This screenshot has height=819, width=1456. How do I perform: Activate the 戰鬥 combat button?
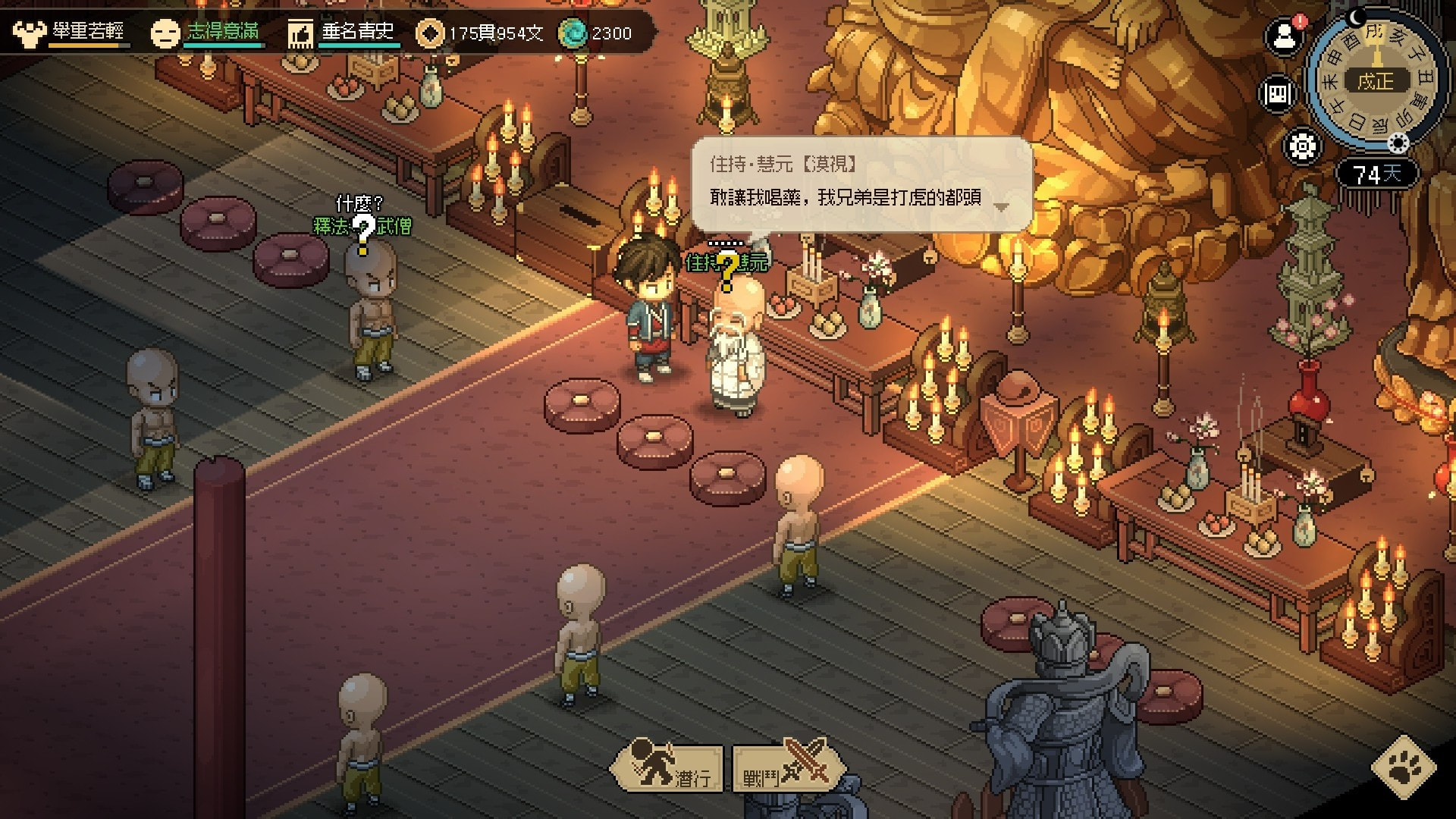[x=787, y=767]
